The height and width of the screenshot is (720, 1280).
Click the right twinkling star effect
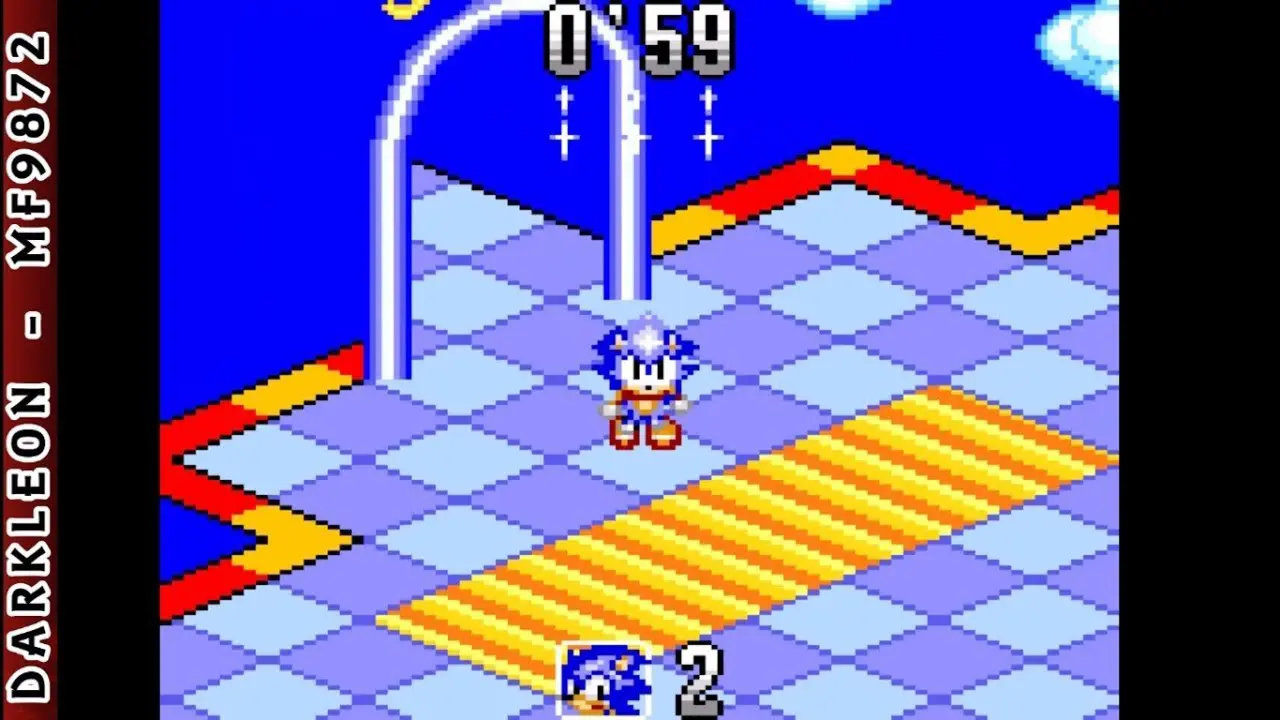point(710,122)
